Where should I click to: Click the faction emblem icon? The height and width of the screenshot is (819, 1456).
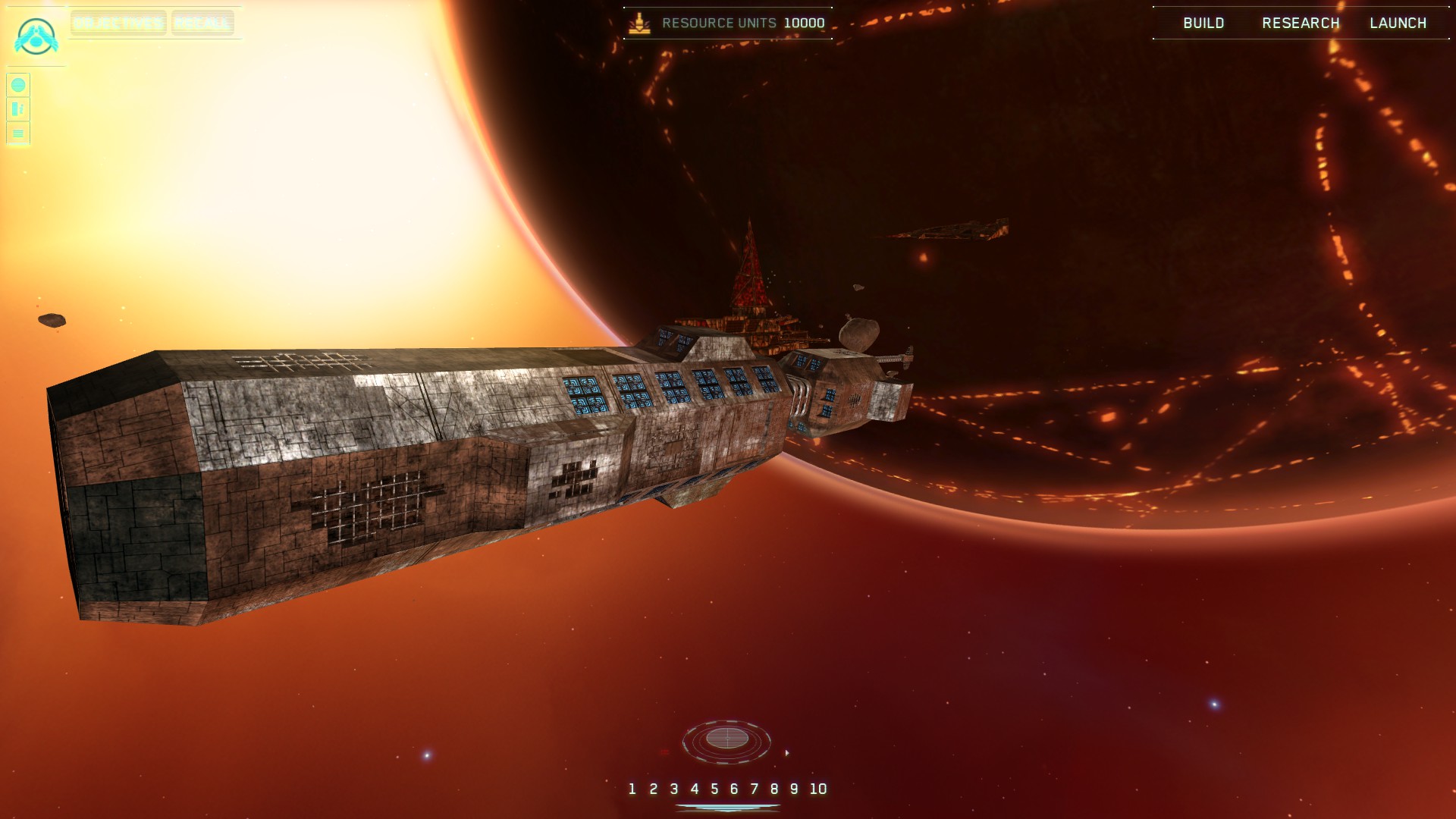(36, 36)
